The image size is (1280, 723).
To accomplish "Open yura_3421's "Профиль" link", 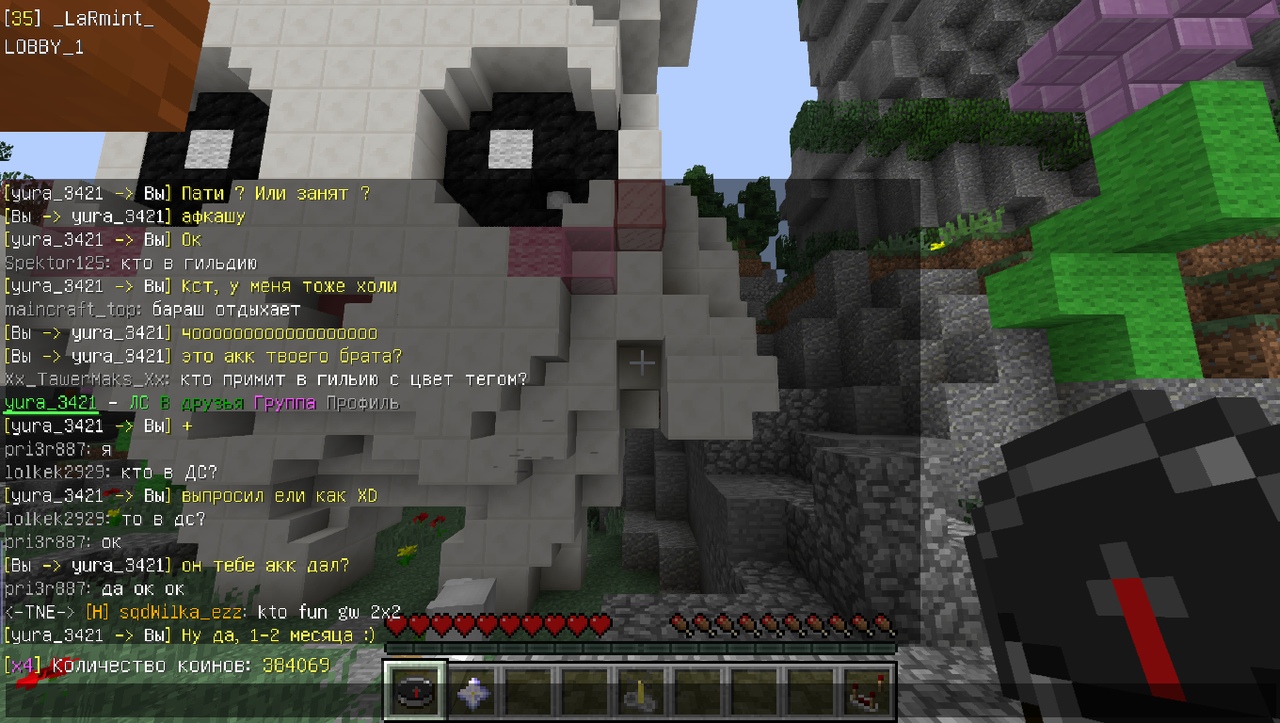I will point(361,403).
